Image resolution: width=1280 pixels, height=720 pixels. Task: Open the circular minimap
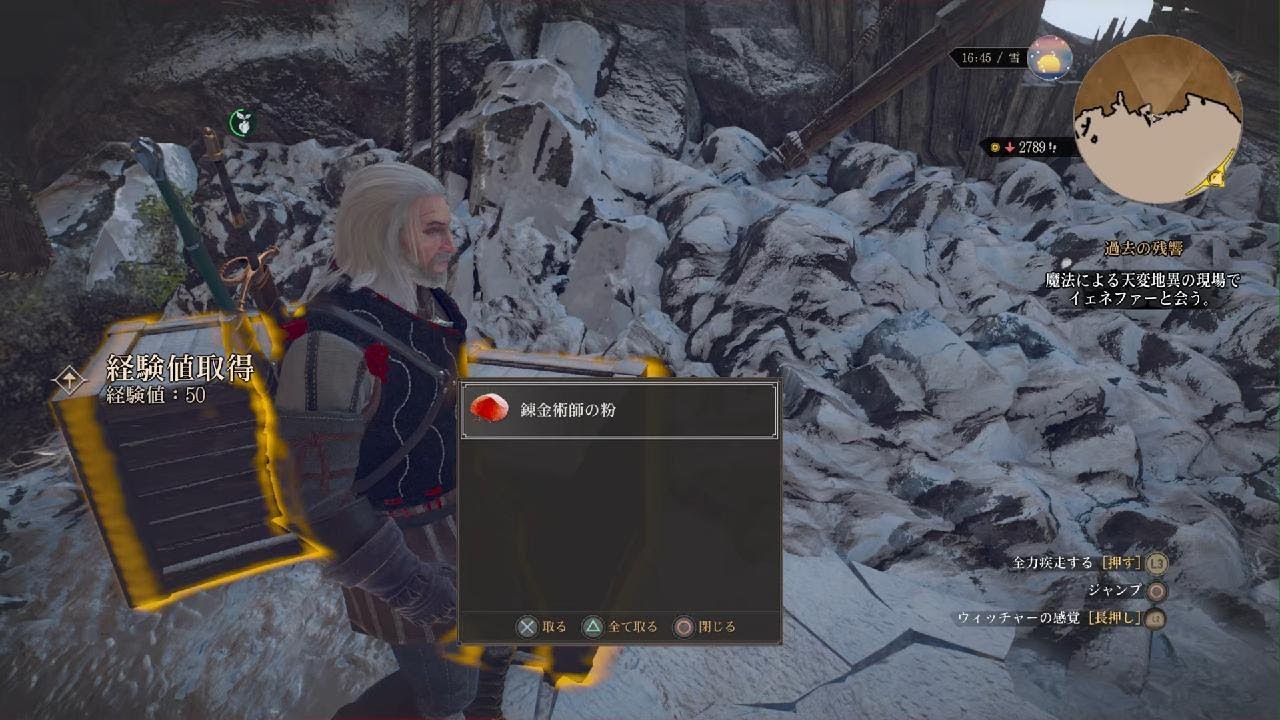1157,120
